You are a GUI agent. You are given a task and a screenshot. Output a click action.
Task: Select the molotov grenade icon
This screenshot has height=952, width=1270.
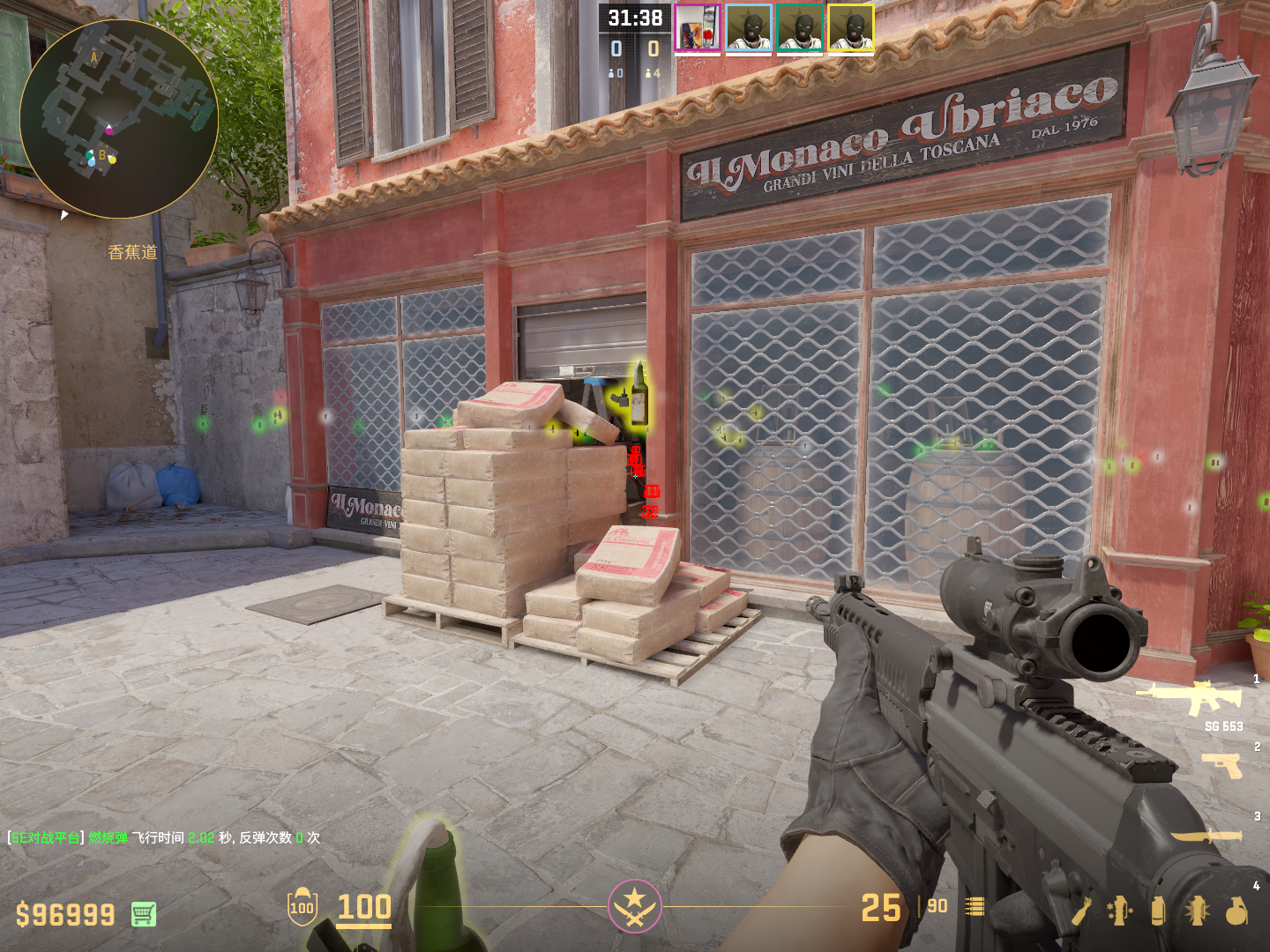coord(1081,911)
